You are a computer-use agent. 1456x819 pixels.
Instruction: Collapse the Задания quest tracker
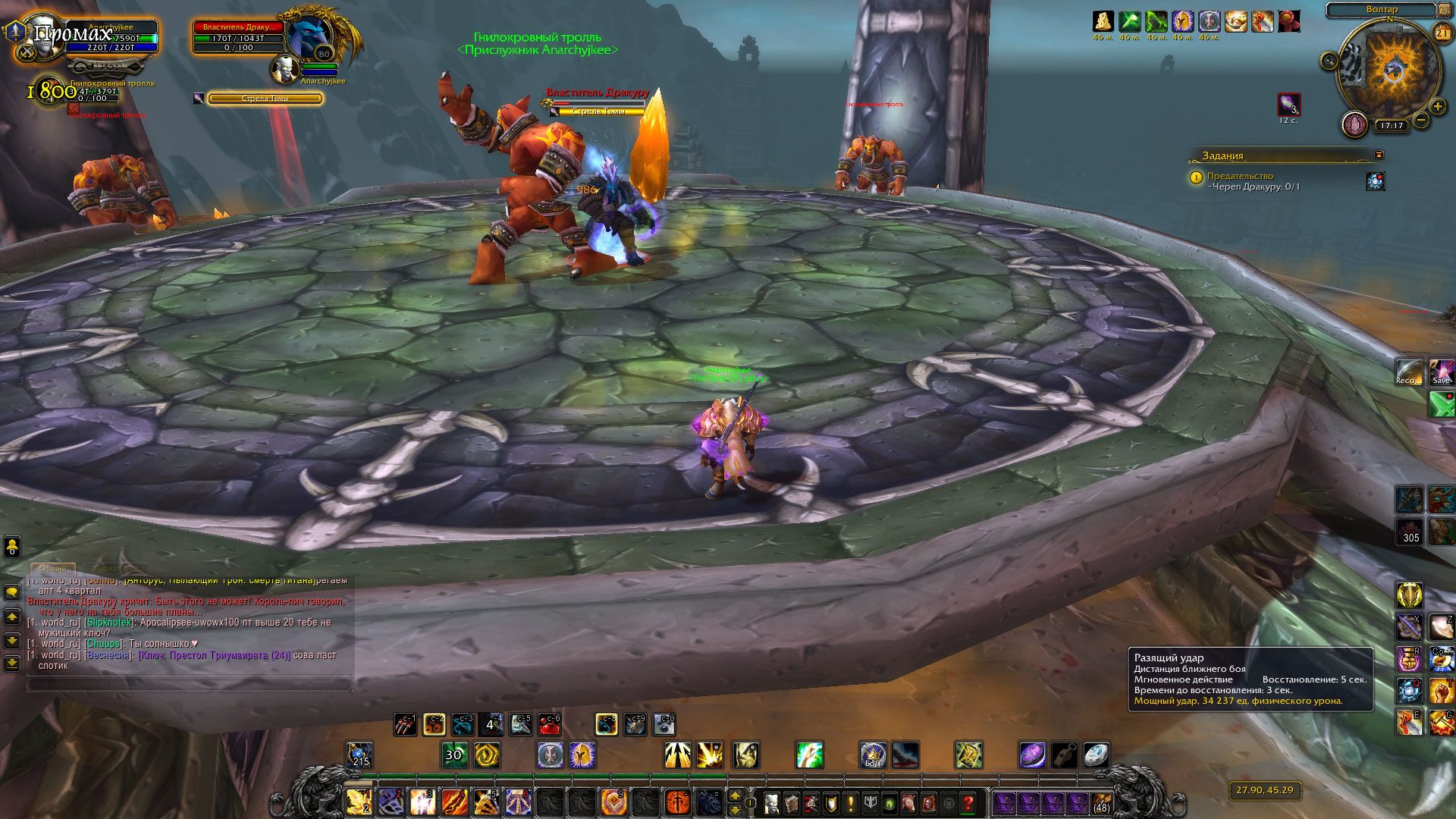click(x=1379, y=155)
